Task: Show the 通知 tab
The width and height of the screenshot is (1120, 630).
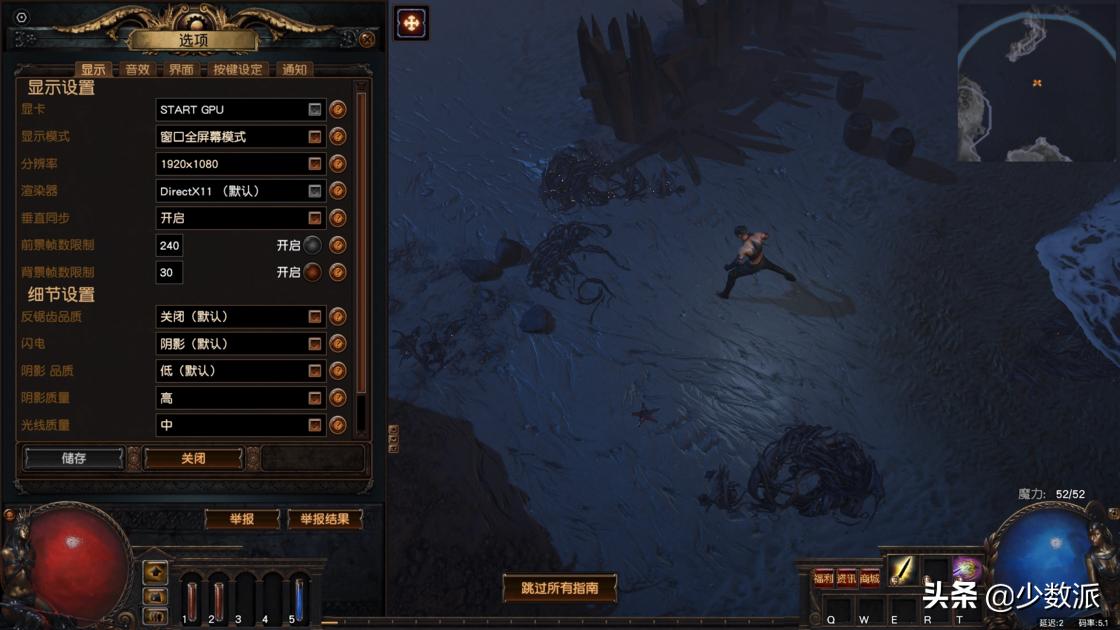Action: click(294, 70)
